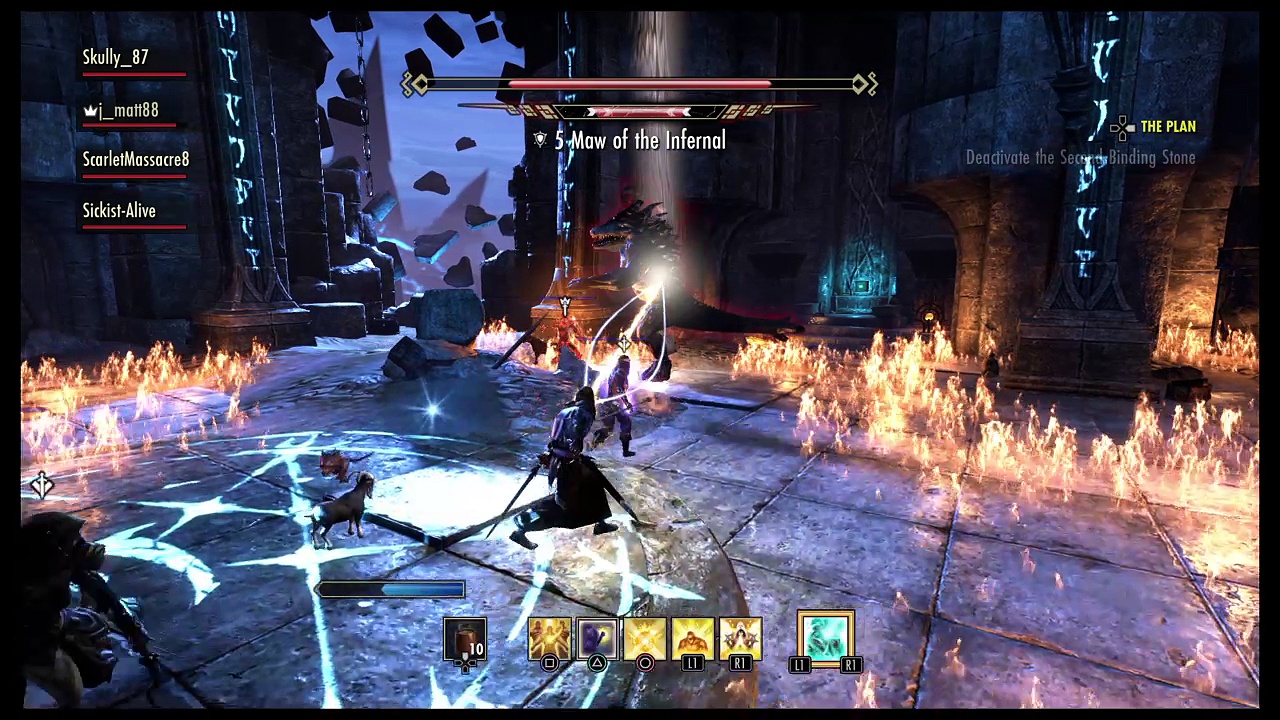Cast the purple hooded figure ability
The image size is (1280, 720).
click(597, 638)
